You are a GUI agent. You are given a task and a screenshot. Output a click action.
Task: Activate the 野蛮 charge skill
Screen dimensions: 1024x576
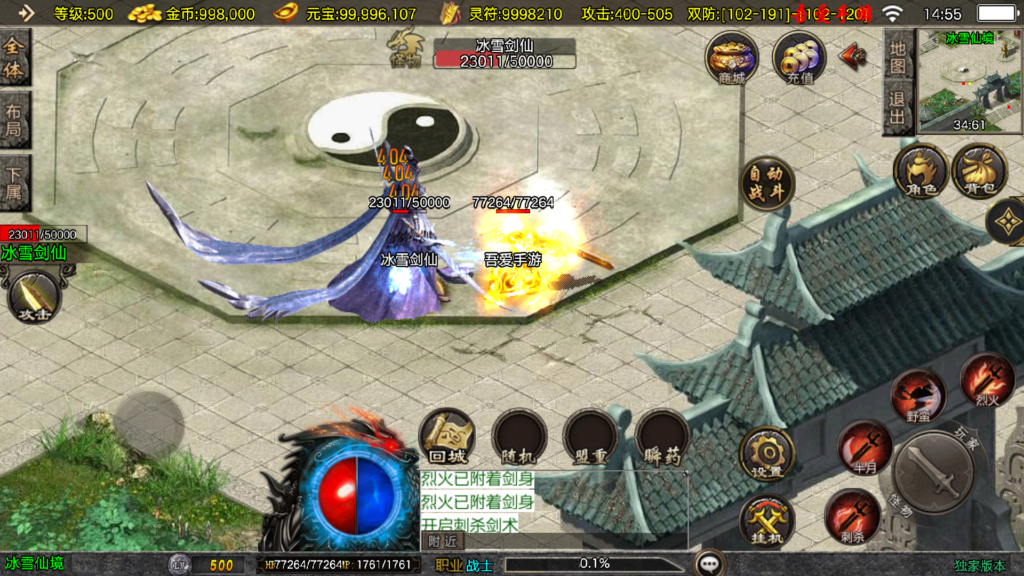(x=918, y=396)
